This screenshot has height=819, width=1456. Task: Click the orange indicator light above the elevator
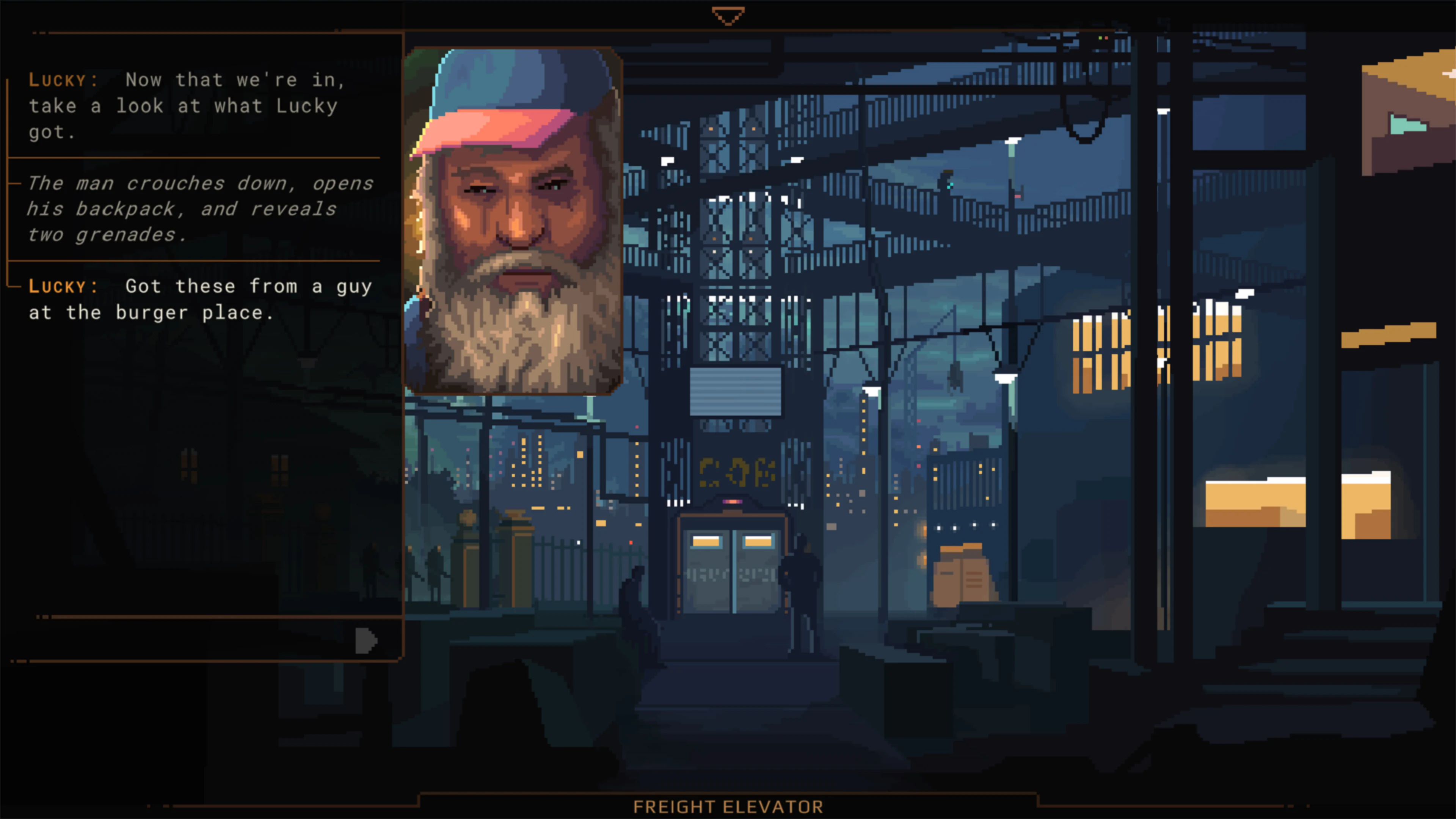tap(733, 501)
